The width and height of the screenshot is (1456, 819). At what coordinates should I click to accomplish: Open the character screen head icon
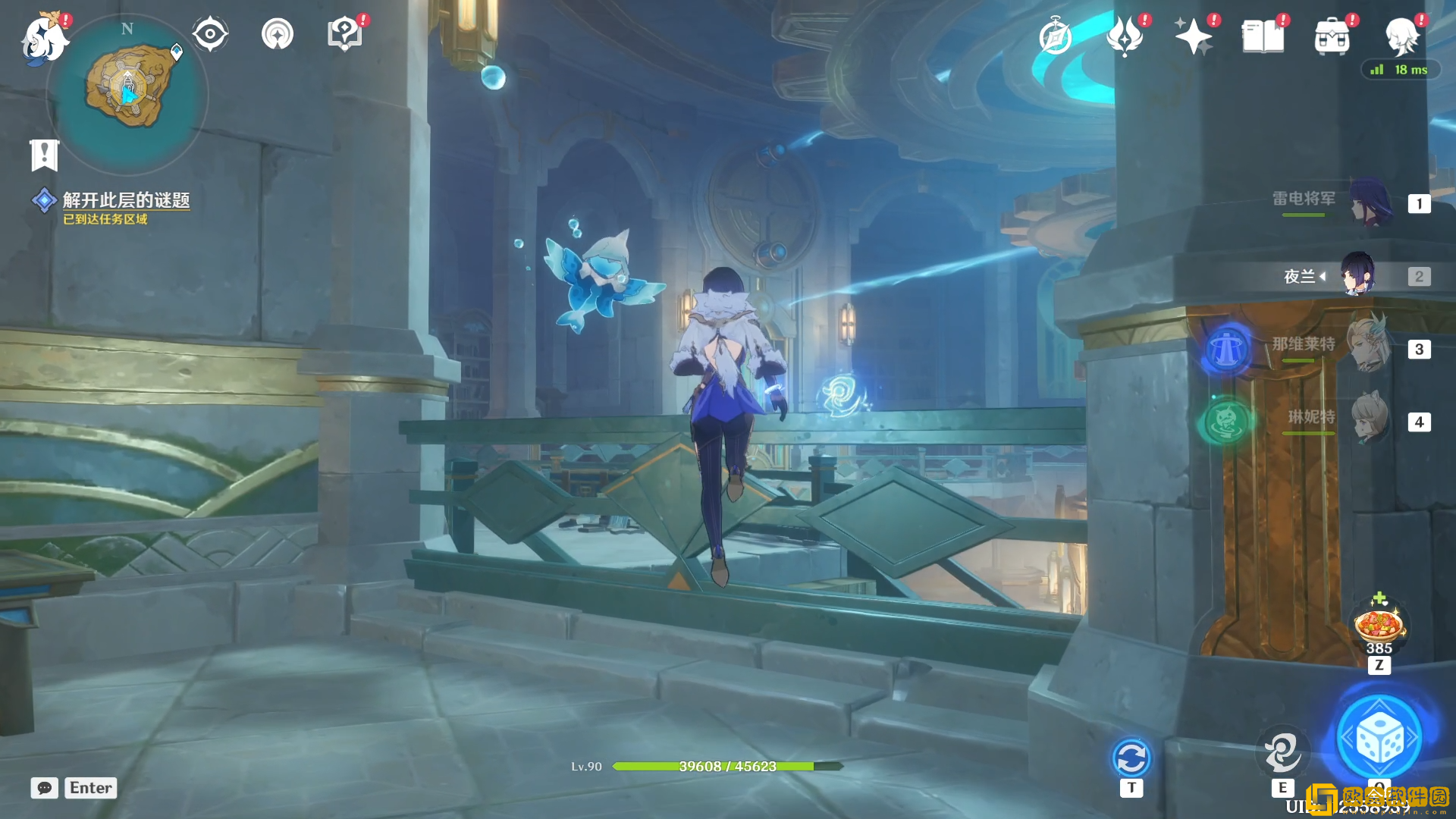point(1401,36)
